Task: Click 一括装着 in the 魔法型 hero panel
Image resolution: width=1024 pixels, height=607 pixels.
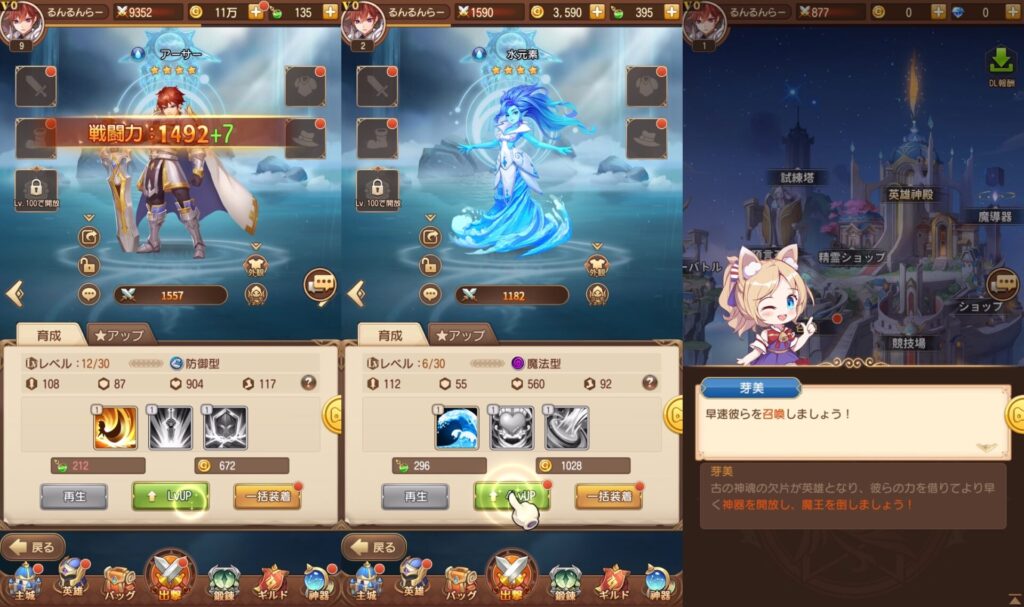Action: pyautogui.click(x=608, y=496)
